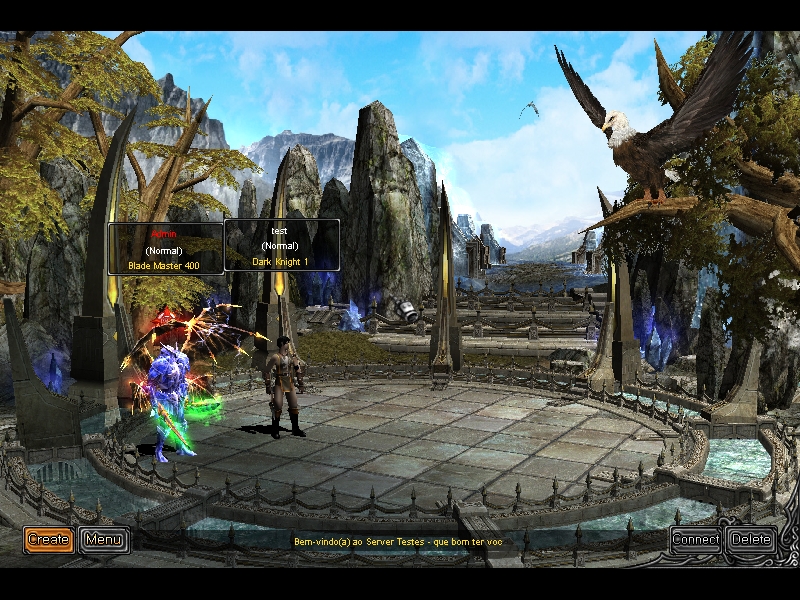
Task: Connect with the selected character
Action: [696, 540]
